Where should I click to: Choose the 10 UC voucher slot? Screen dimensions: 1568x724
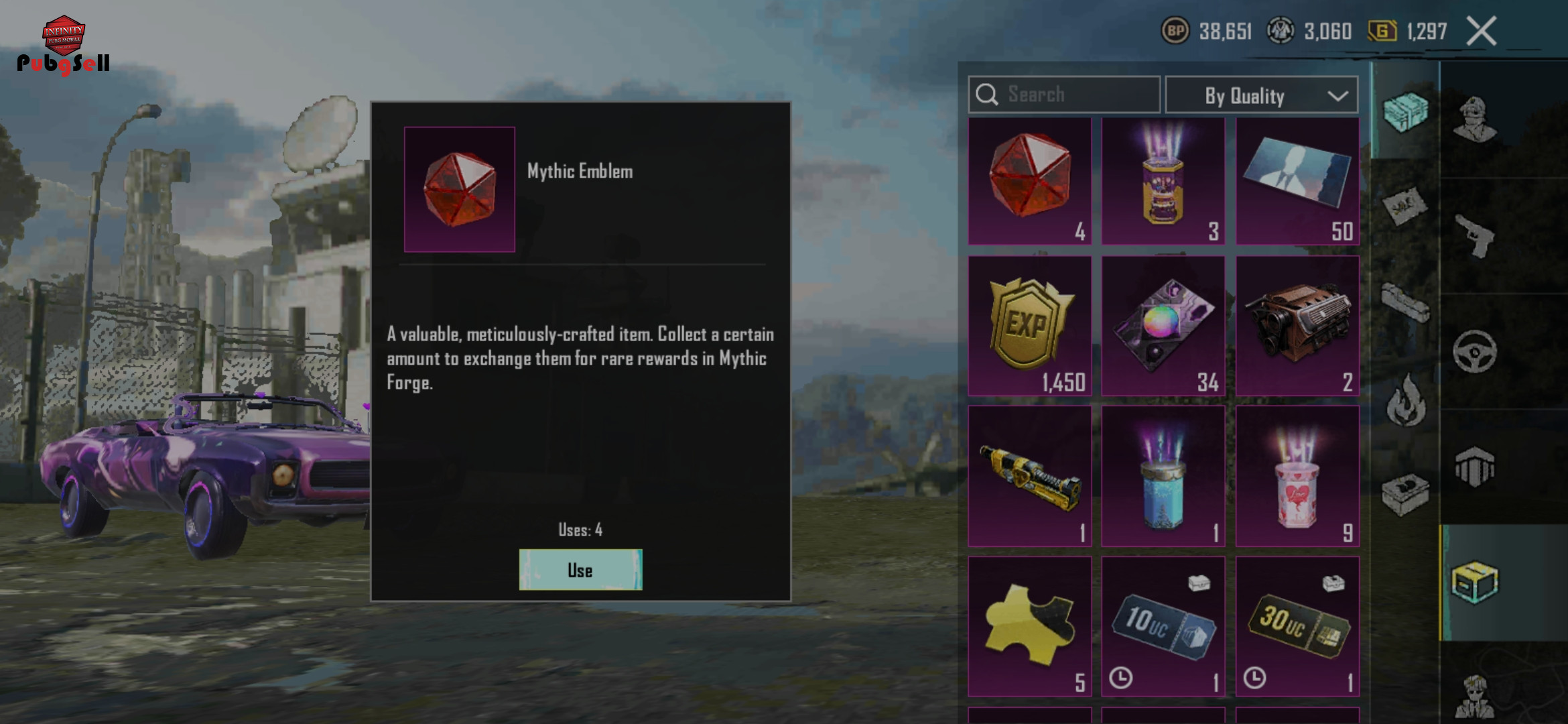point(1163,626)
